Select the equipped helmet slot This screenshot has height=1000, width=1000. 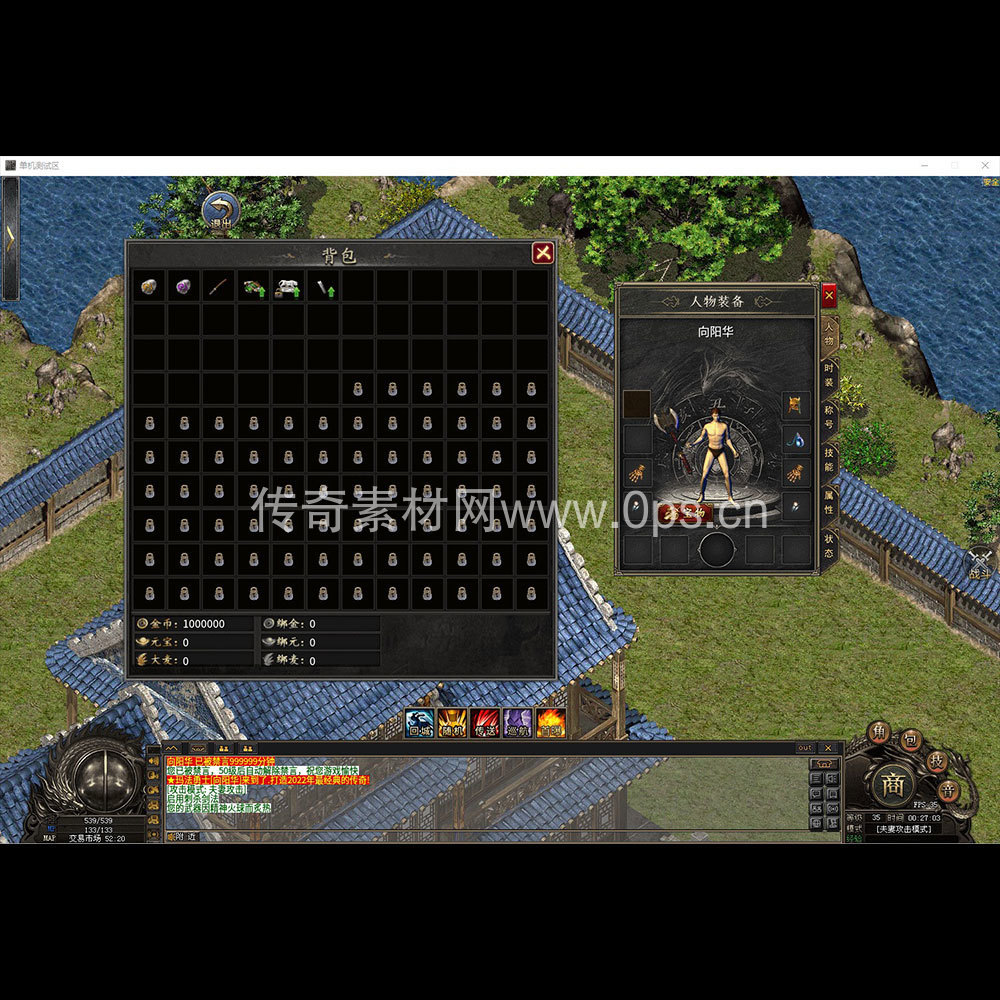796,405
